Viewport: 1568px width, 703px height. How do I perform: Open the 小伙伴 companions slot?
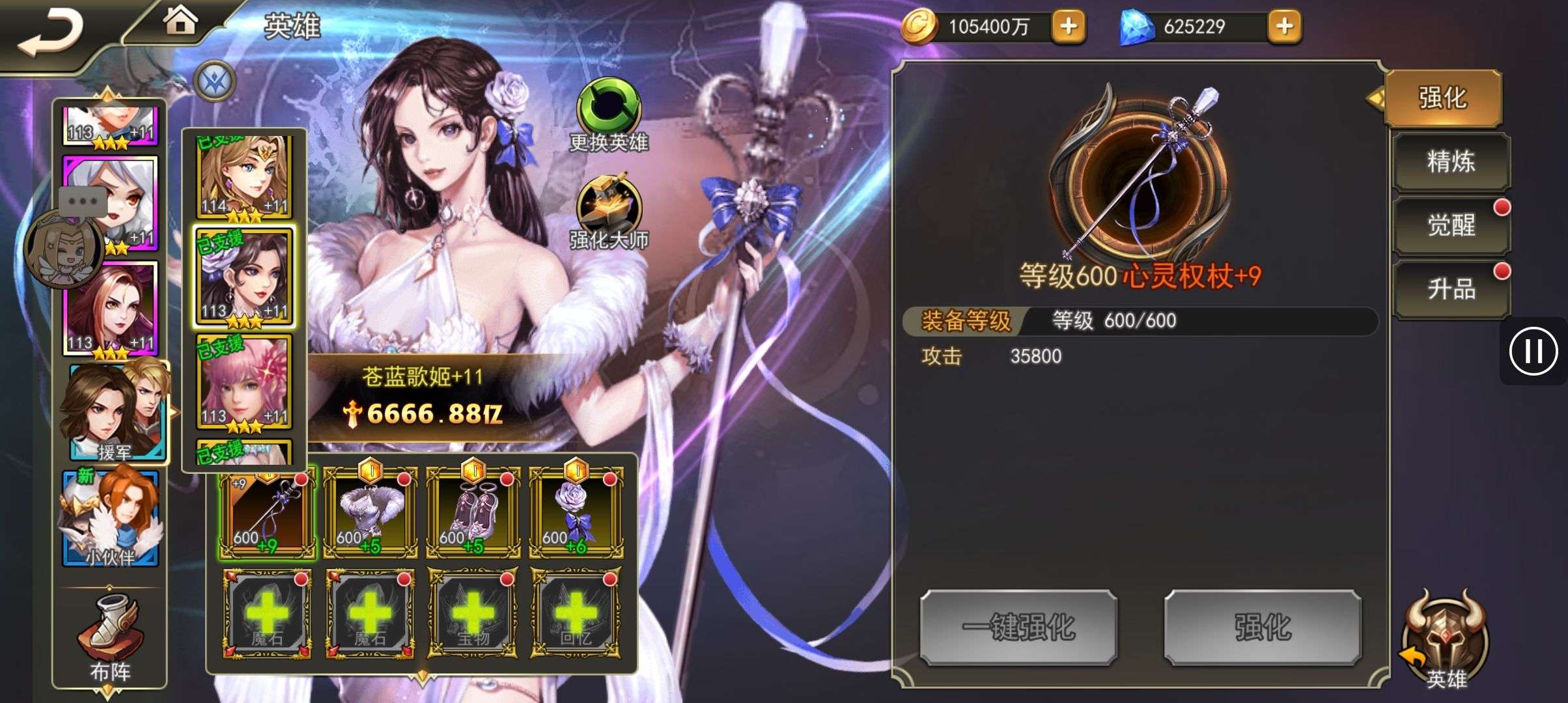(x=111, y=519)
